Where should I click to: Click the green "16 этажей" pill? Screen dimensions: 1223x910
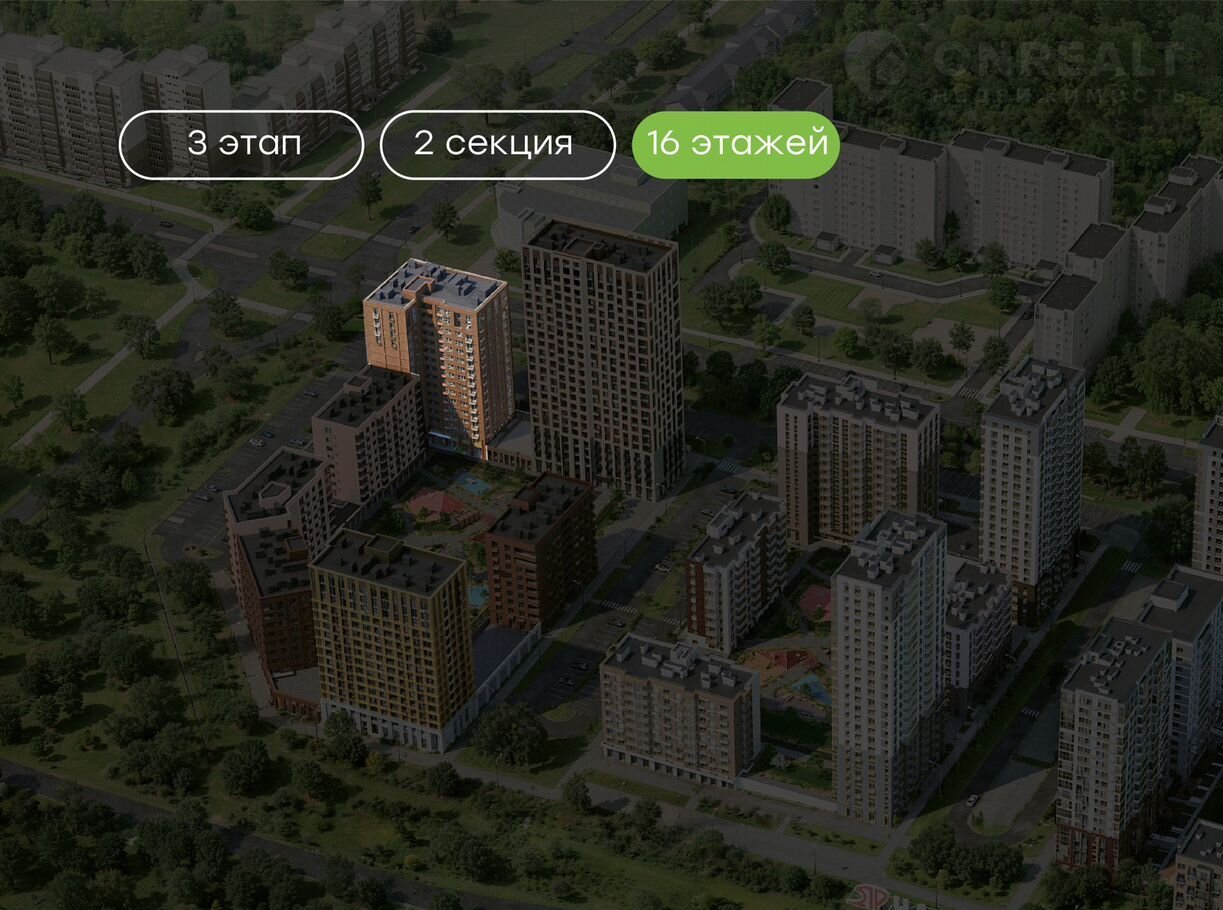(x=736, y=144)
